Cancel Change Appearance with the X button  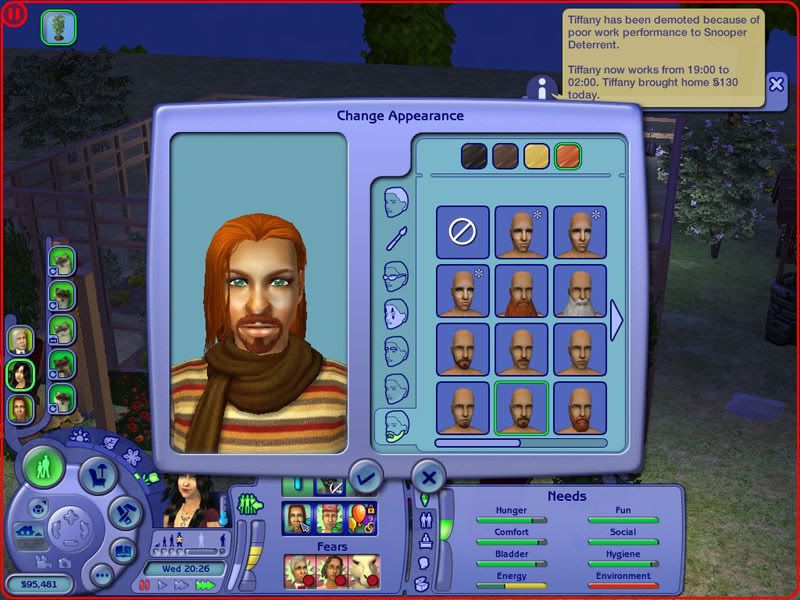pos(429,477)
